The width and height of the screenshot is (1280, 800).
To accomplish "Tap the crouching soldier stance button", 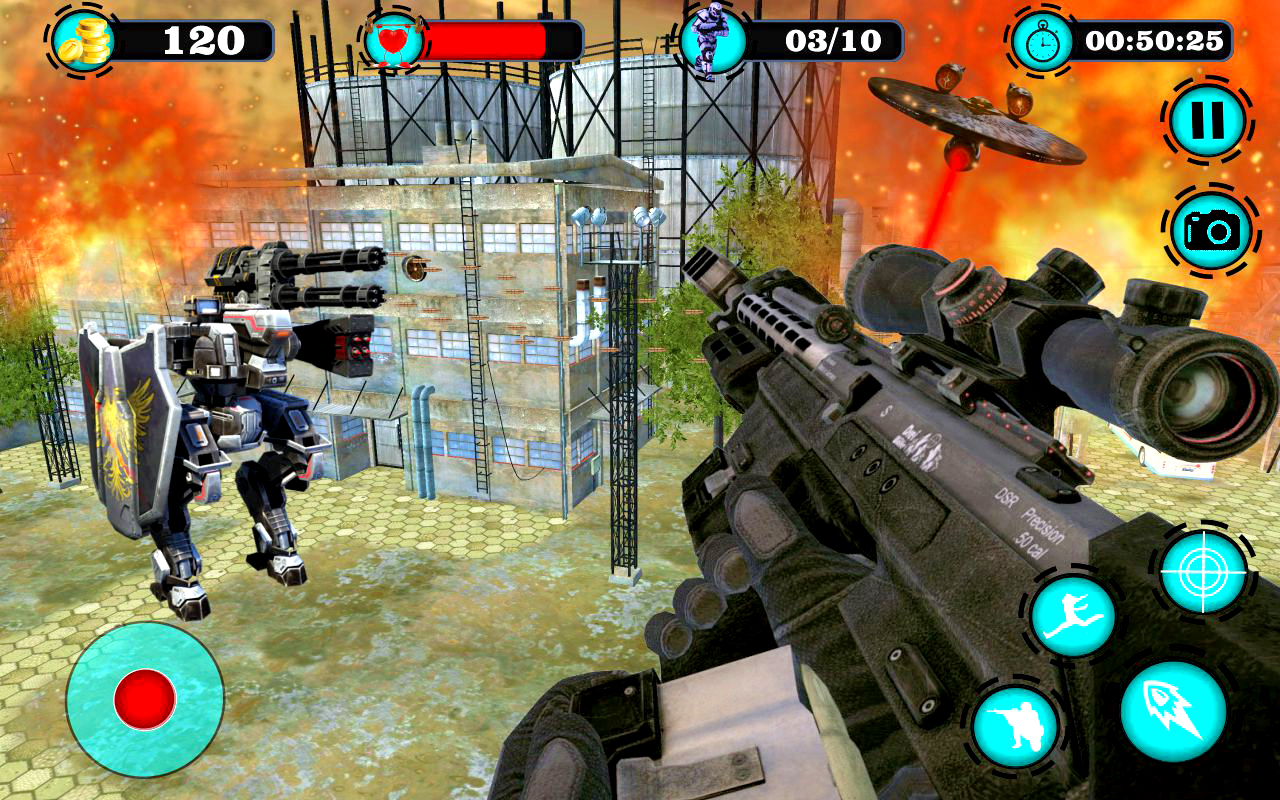I will (1015, 726).
